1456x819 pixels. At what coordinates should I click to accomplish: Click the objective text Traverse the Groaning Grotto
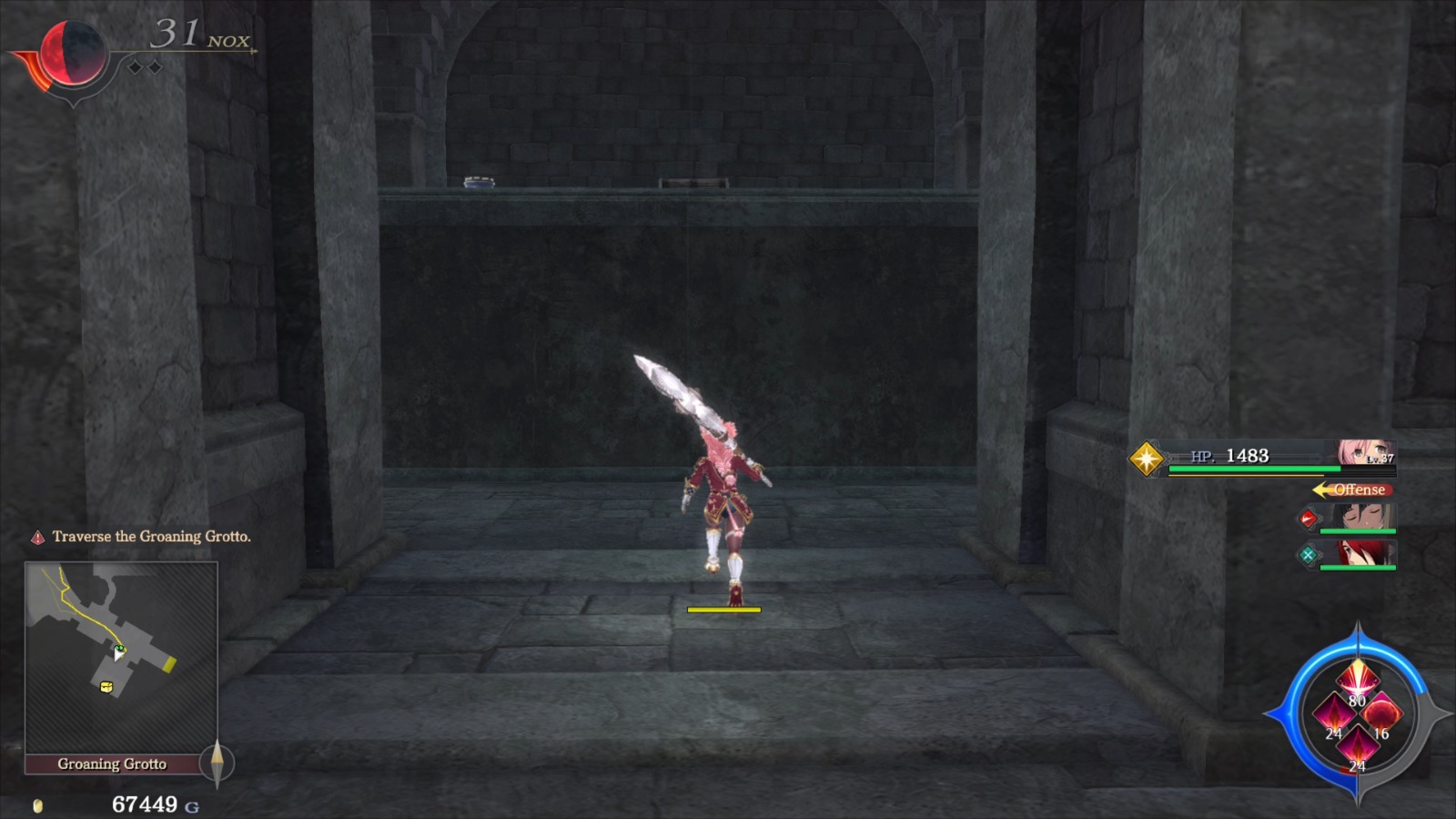pyautogui.click(x=150, y=537)
